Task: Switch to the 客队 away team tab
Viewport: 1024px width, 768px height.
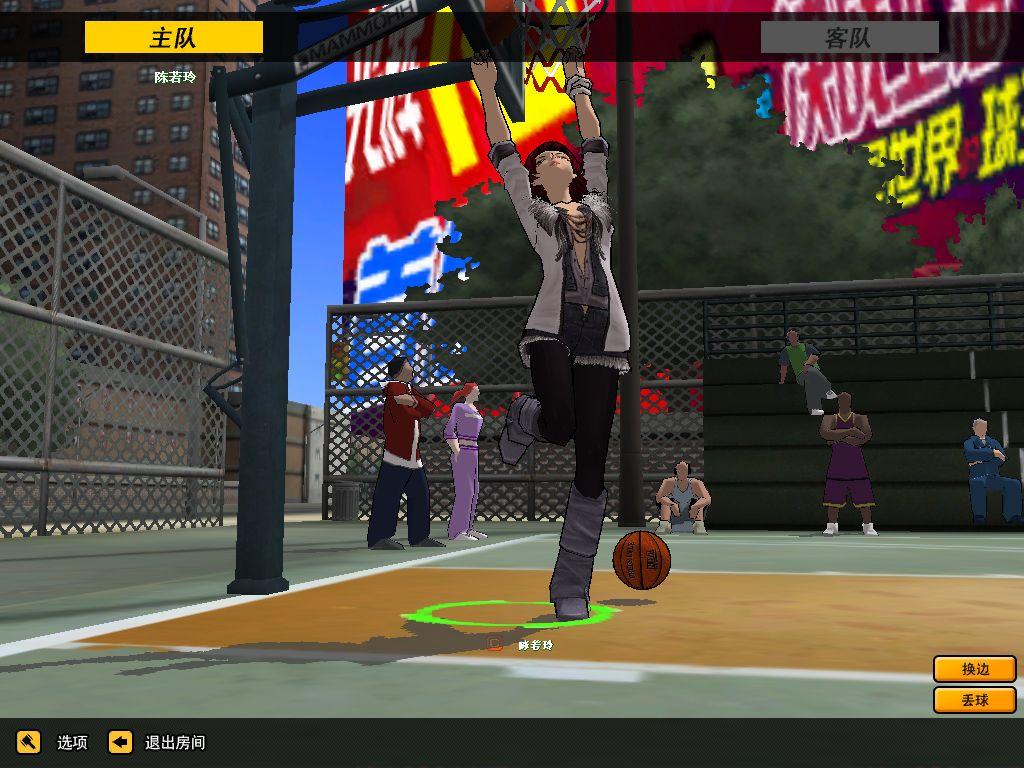Action: [849, 38]
